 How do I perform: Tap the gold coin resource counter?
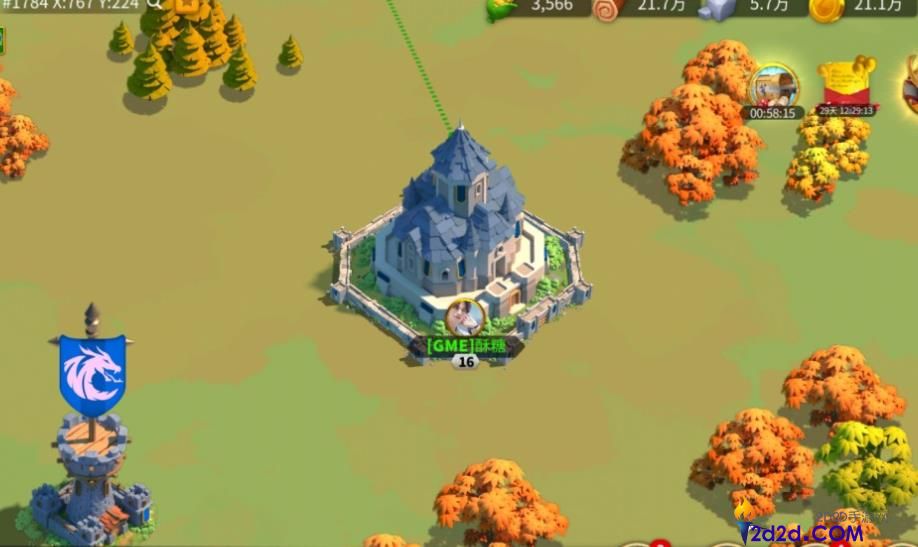[853, 7]
